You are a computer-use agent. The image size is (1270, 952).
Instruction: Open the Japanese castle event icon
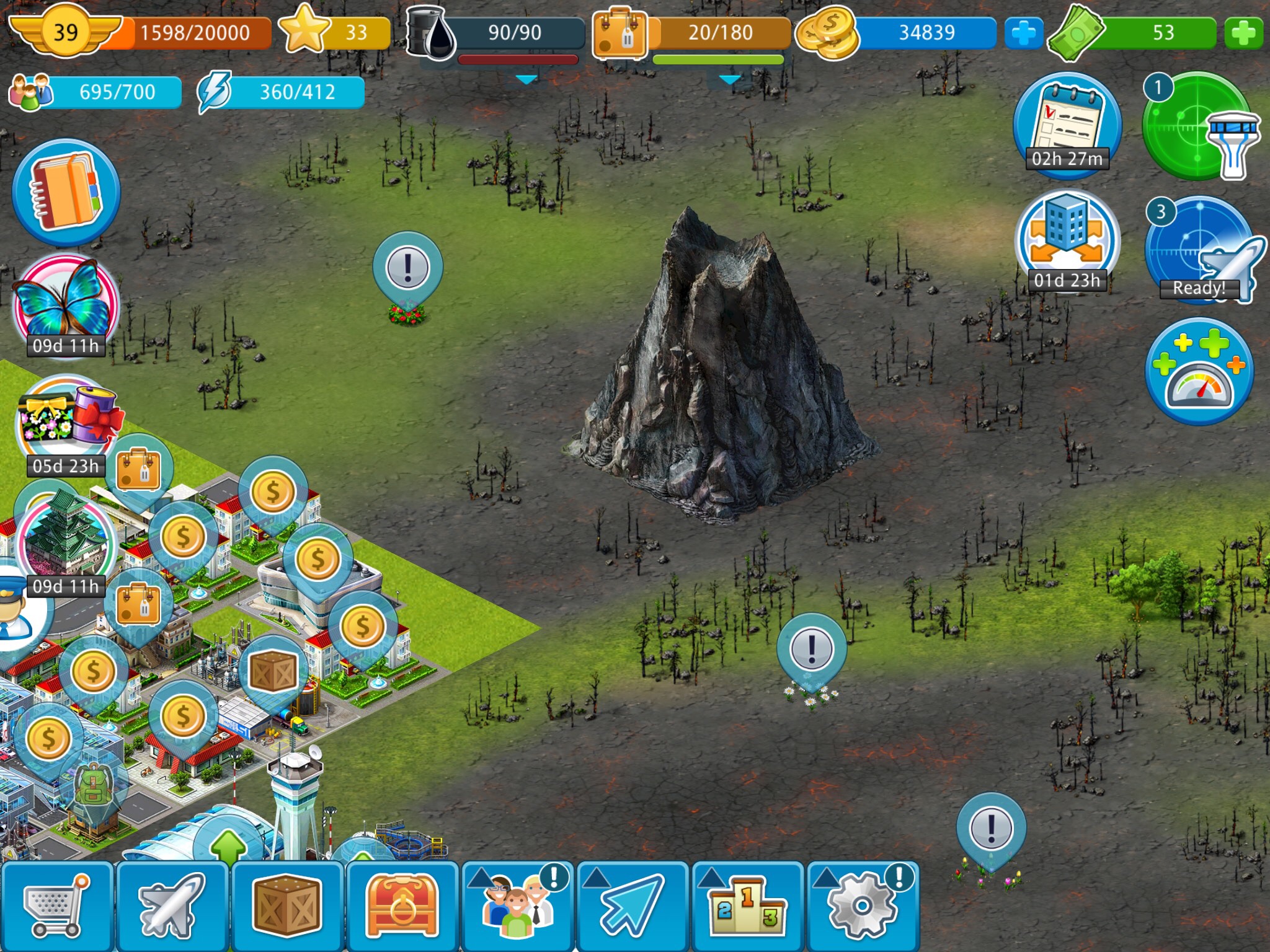pyautogui.click(x=66, y=539)
